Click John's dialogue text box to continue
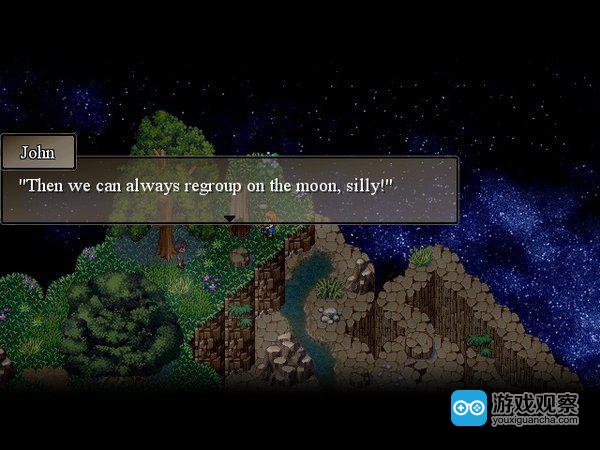Screen dimensions: 600x450 tap(229, 189)
